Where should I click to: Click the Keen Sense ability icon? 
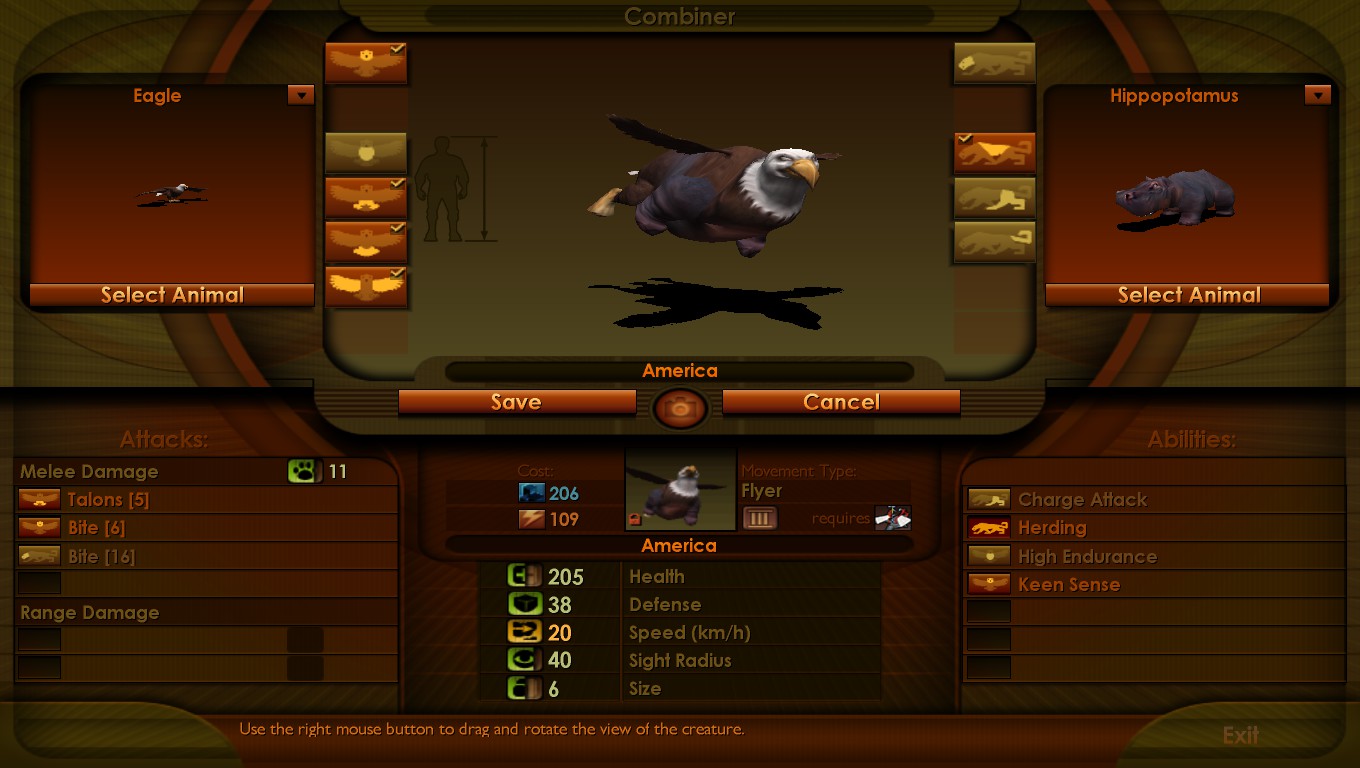tap(988, 584)
